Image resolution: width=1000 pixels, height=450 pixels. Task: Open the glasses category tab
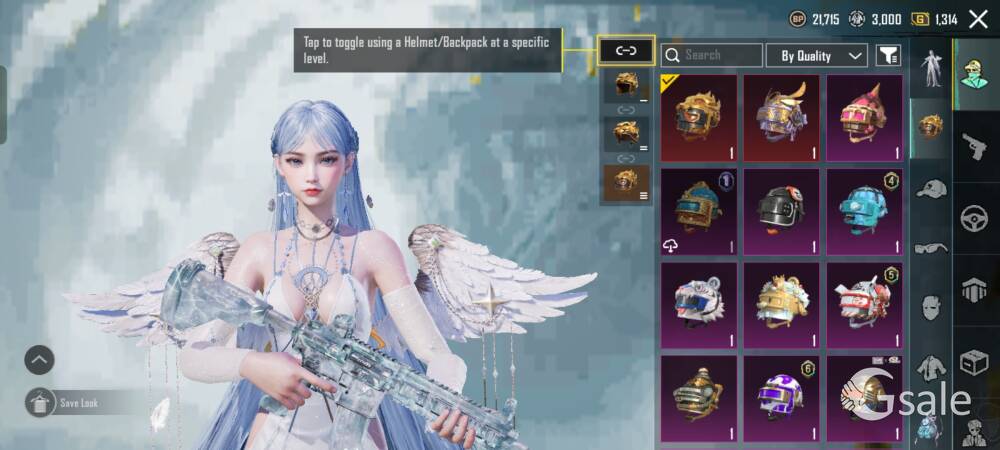(x=931, y=246)
